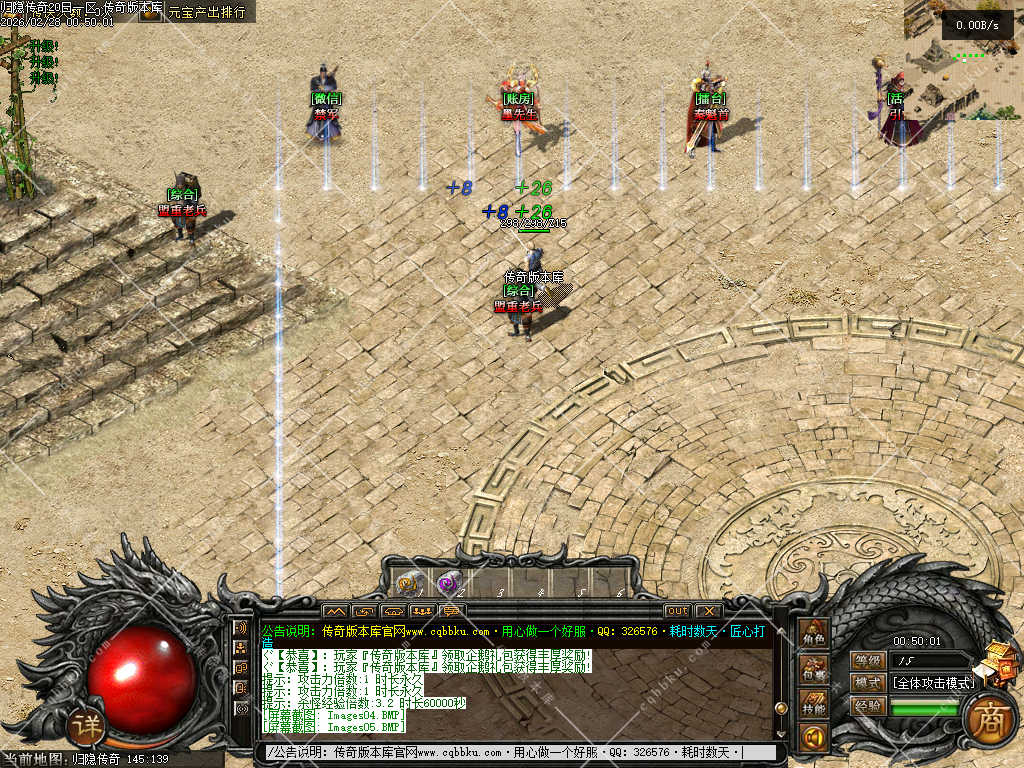Toggle the sound speaker button
Screen dimensions: 1024x768
click(x=813, y=738)
